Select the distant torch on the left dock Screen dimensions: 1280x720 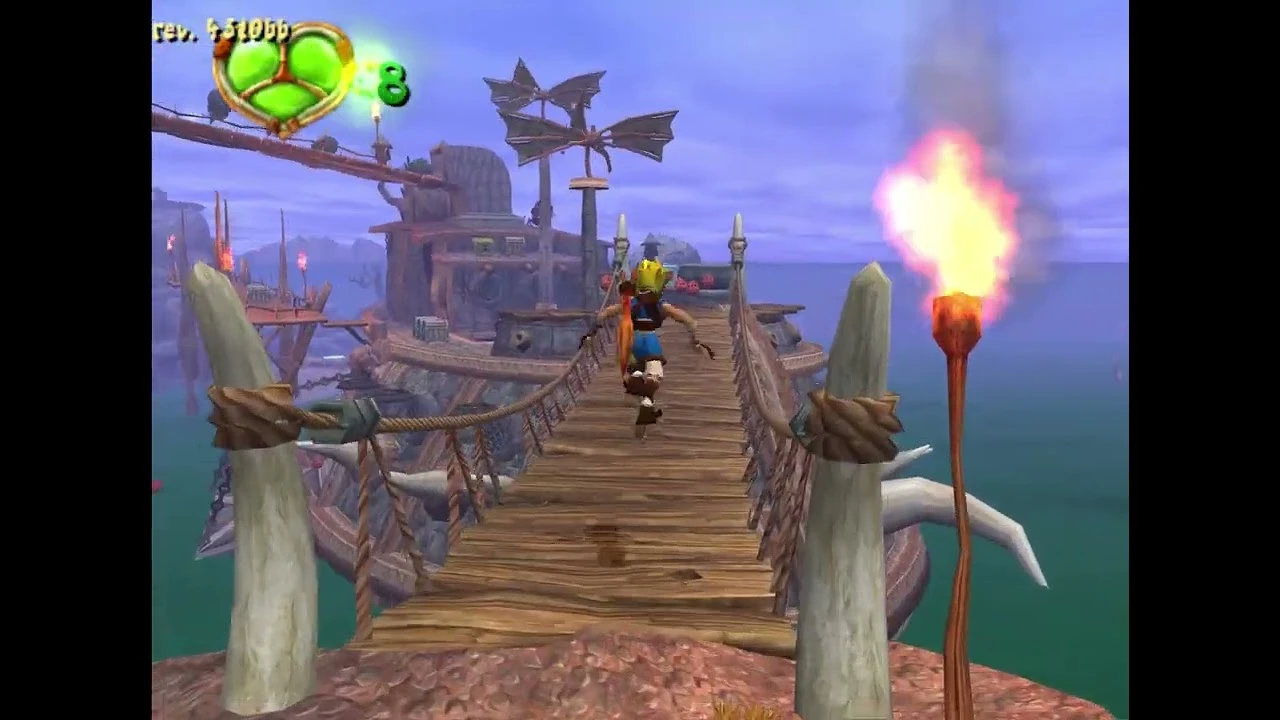(x=300, y=265)
